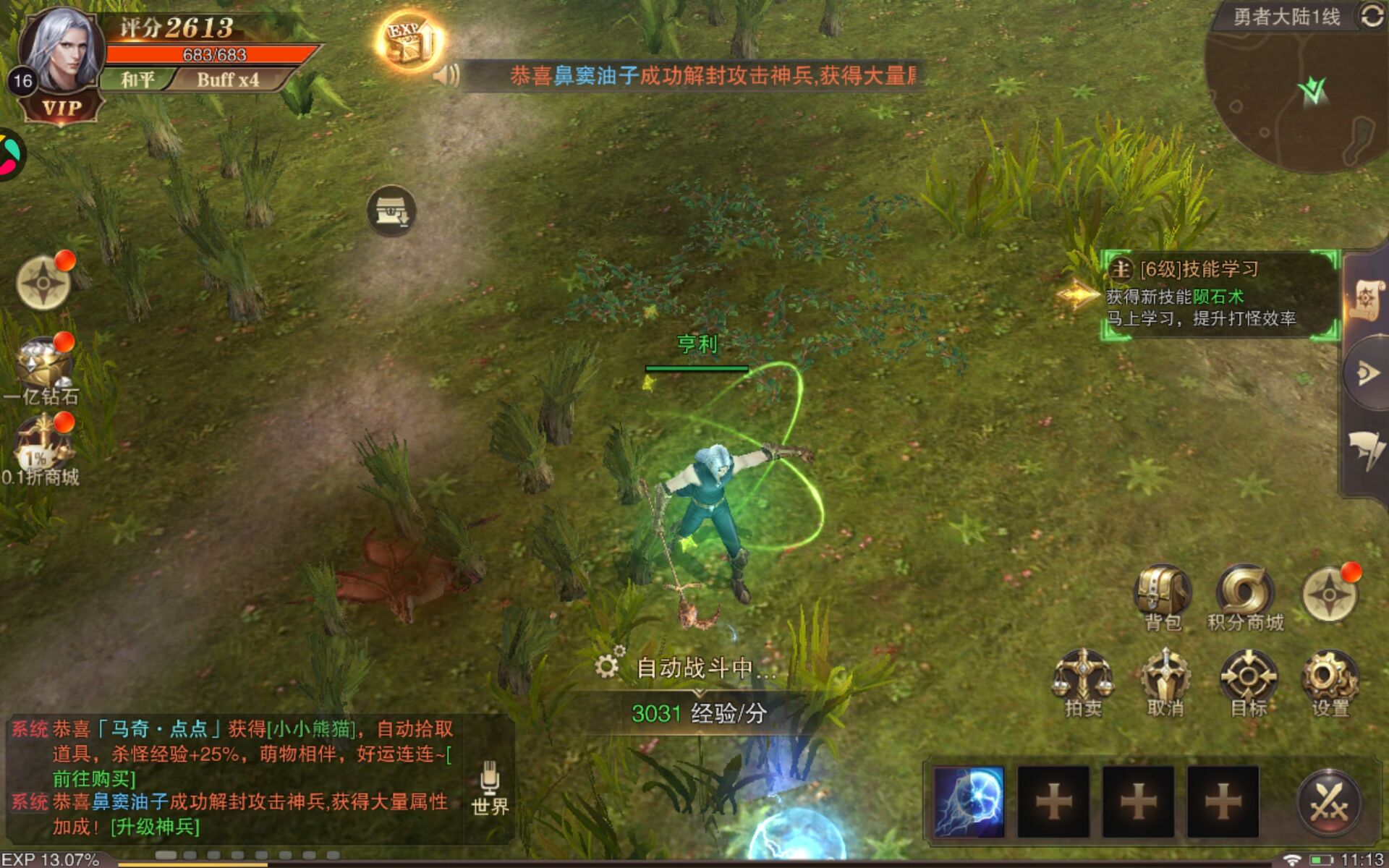Viewport: 1389px width, 868px height.
Task: Open the treasure chest pickup icon
Action: tap(391, 211)
